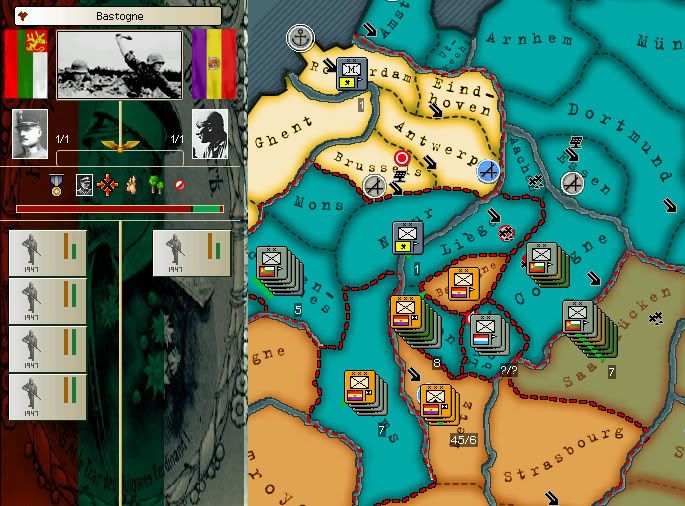The height and width of the screenshot is (506, 685).
Task: Click the Bastogne battle title bar
Action: tap(117, 16)
